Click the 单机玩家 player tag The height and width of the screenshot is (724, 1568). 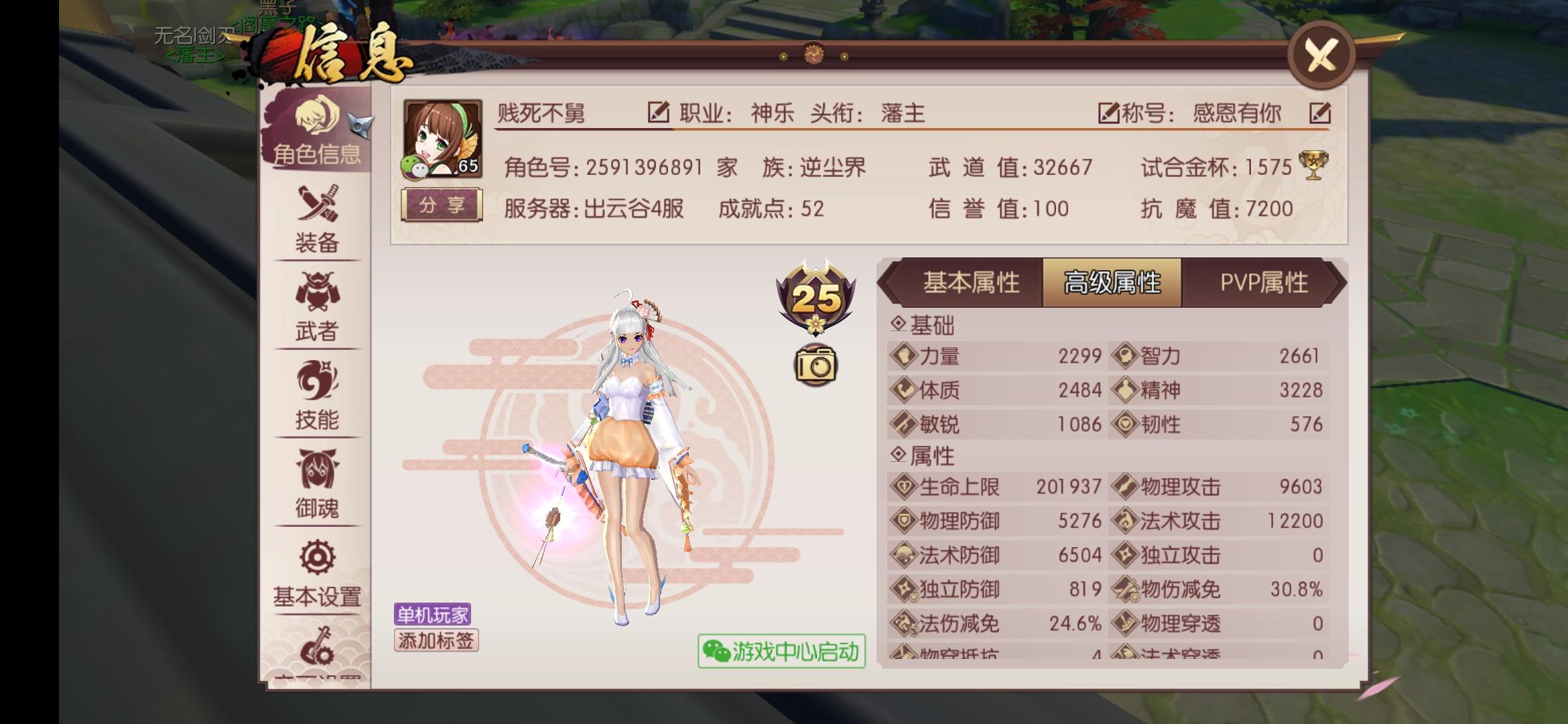tap(432, 613)
